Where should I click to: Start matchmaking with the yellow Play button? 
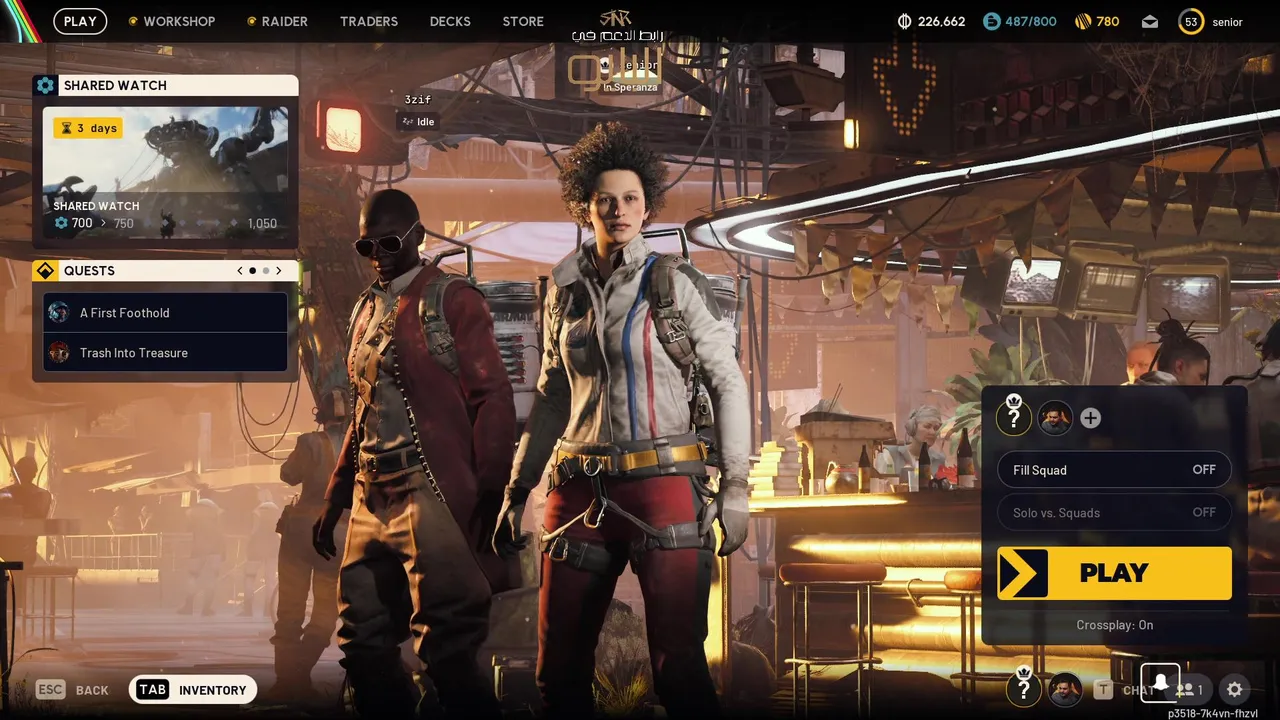[1114, 573]
